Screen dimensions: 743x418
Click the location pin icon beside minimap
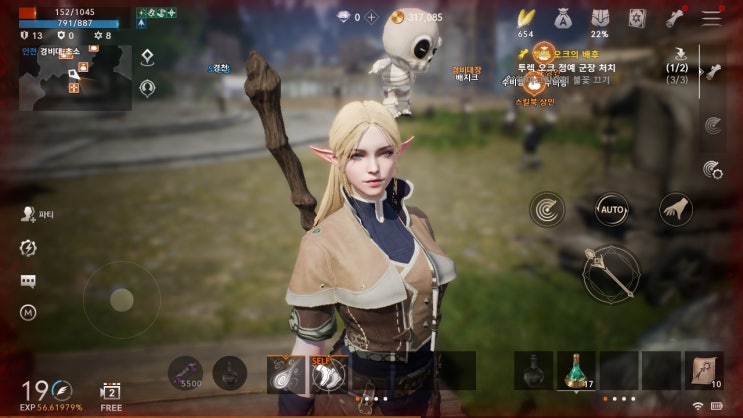(x=147, y=57)
